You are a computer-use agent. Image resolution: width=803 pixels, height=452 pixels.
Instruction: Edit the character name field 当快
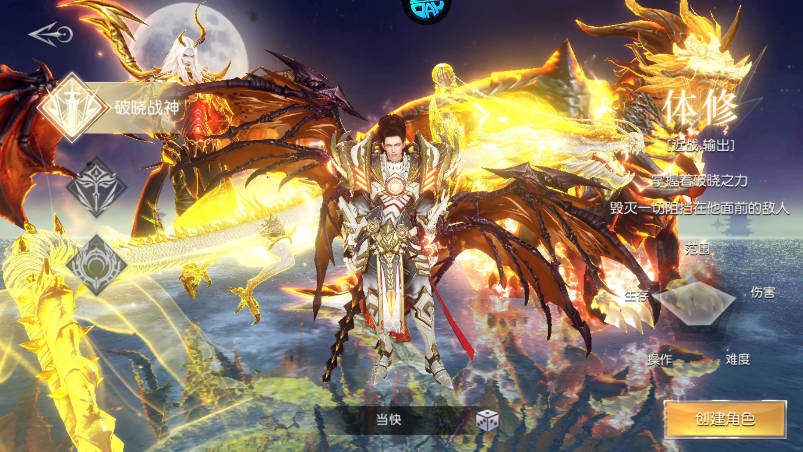tap(388, 420)
